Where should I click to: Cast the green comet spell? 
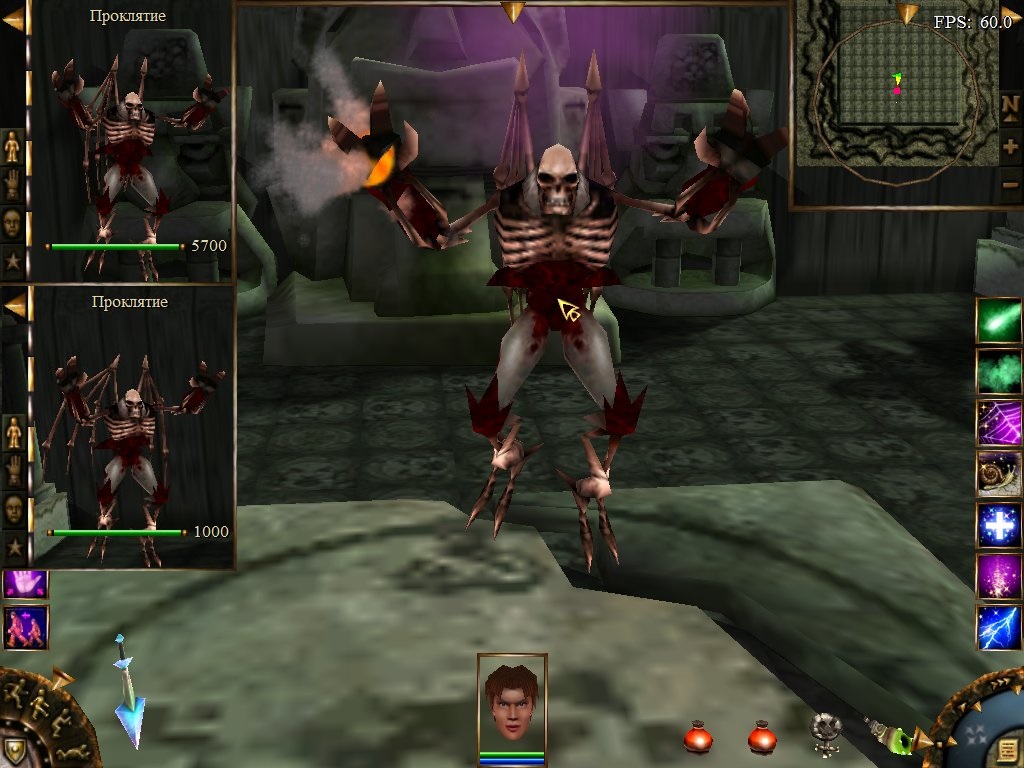[999, 322]
